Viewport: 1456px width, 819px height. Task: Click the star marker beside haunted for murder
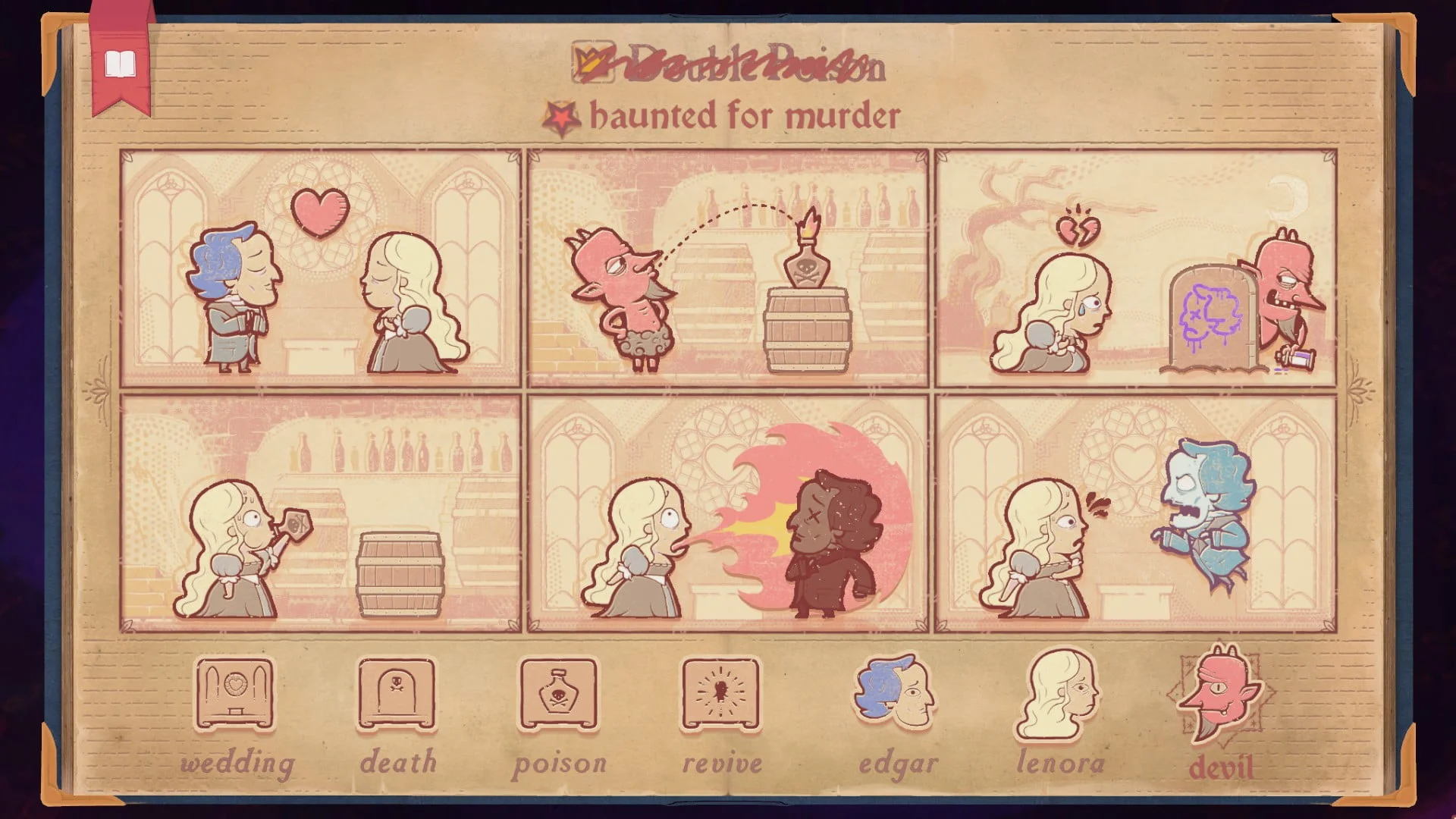pyautogui.click(x=561, y=116)
